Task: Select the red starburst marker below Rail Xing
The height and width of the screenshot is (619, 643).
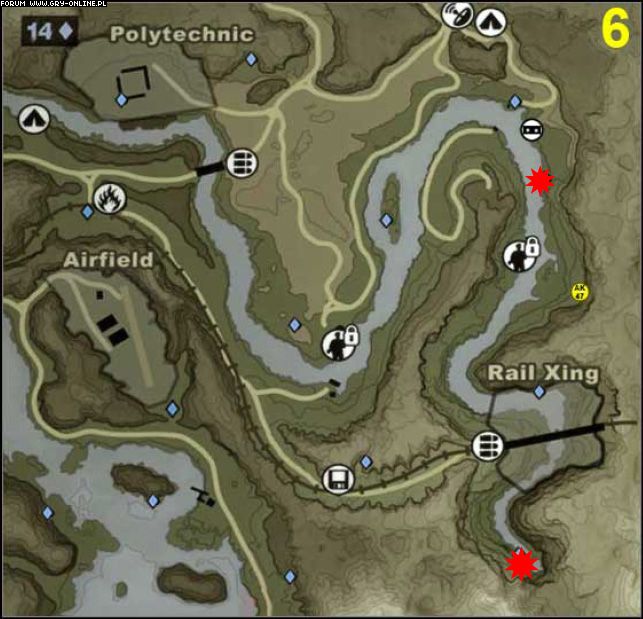Action: pos(521,564)
